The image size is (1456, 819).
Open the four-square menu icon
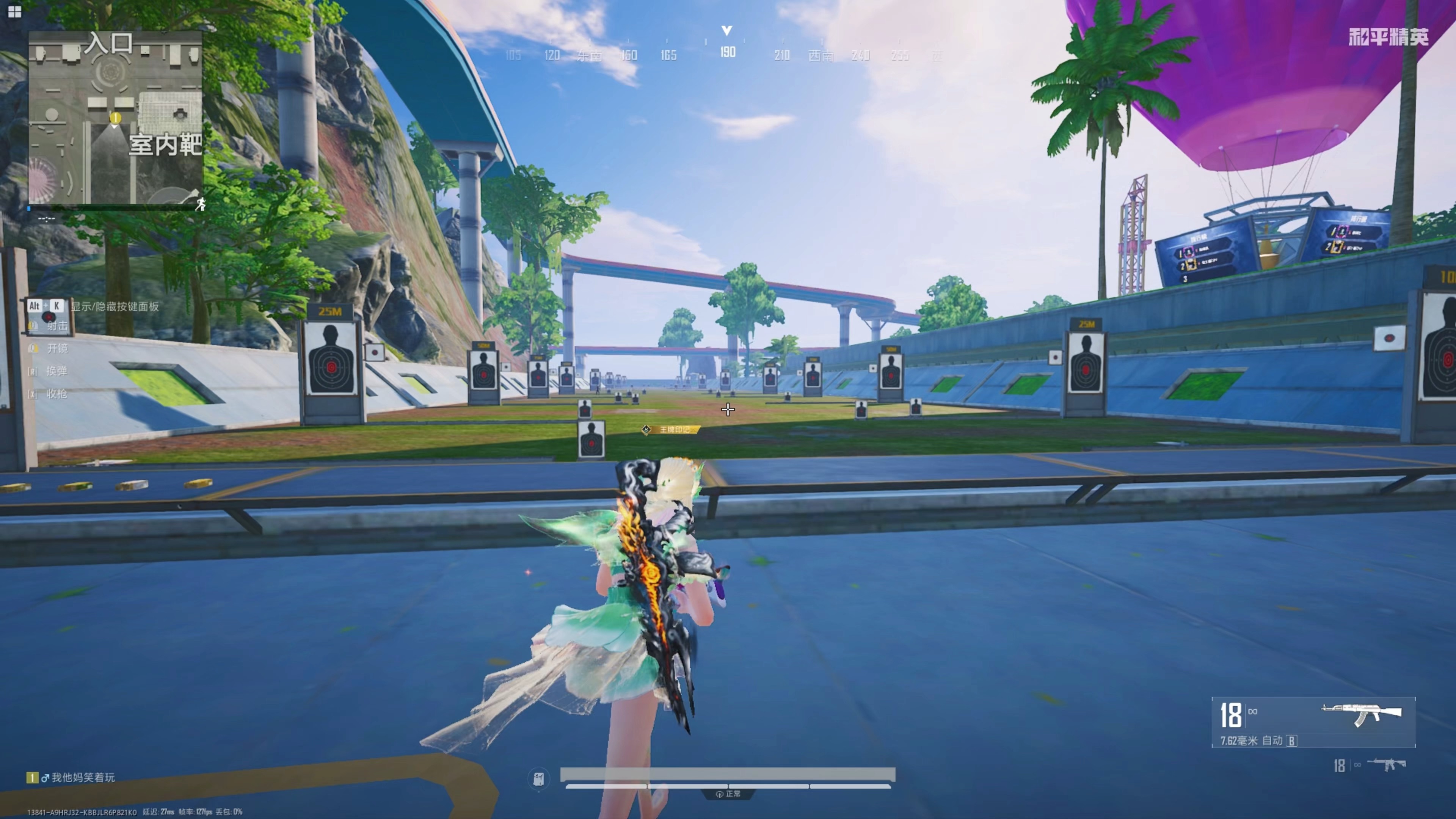15,11
